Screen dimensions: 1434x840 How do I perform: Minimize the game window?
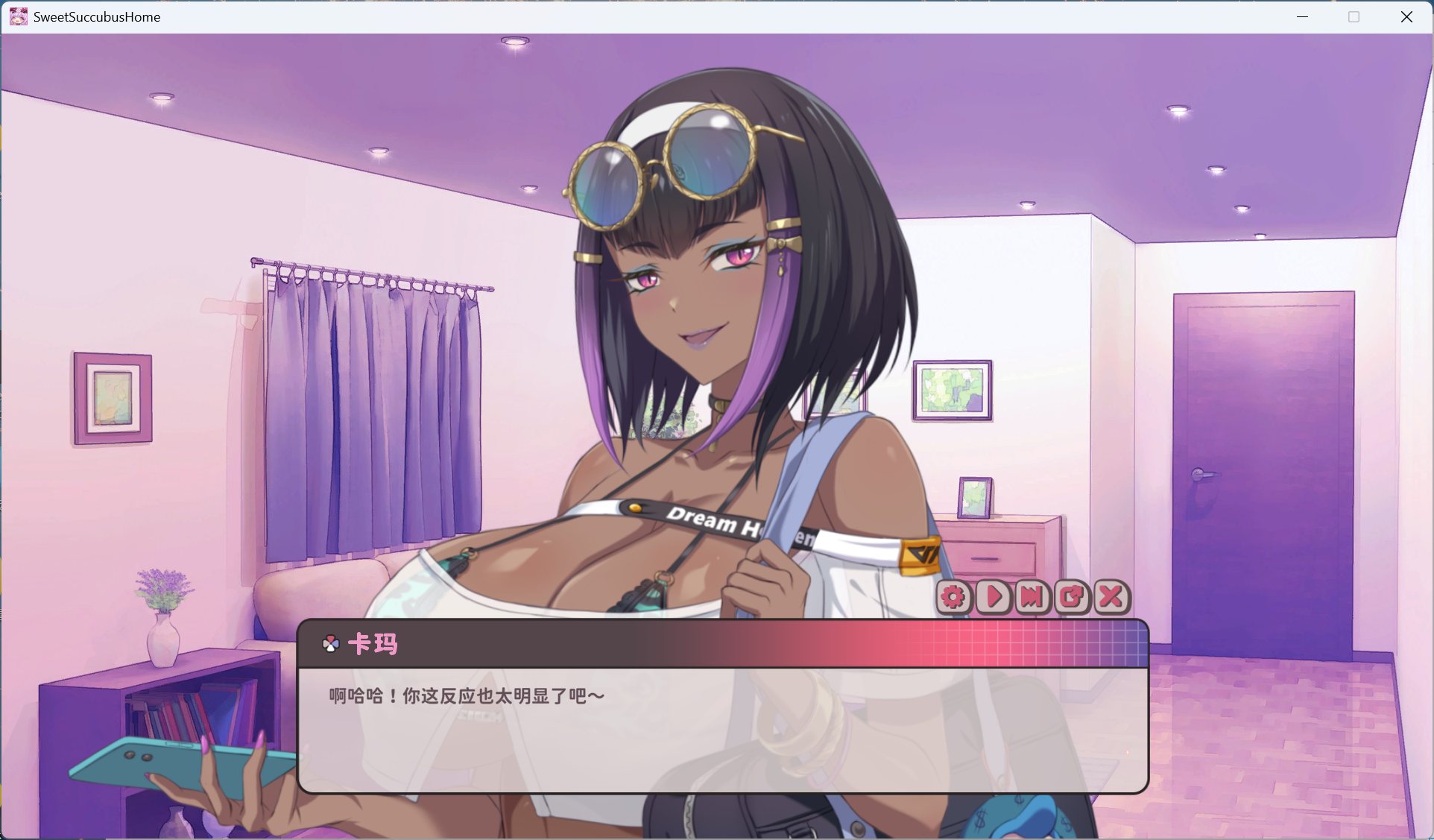tap(1301, 16)
